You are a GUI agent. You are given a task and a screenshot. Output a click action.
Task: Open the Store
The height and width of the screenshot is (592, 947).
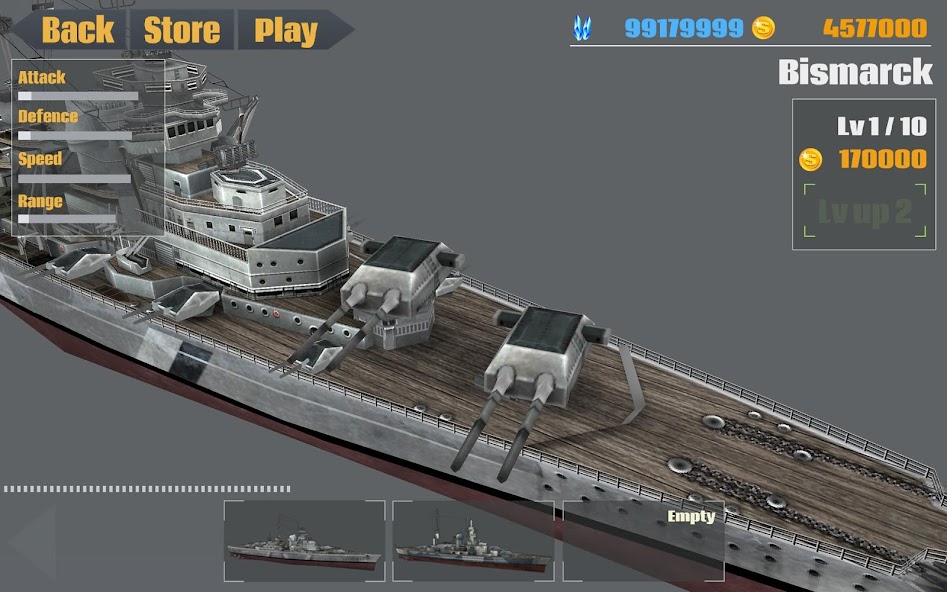[182, 30]
